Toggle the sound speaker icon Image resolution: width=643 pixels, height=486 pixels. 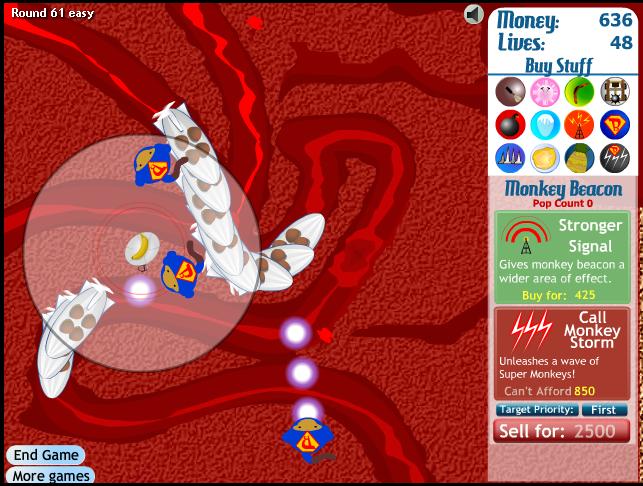coord(474,14)
